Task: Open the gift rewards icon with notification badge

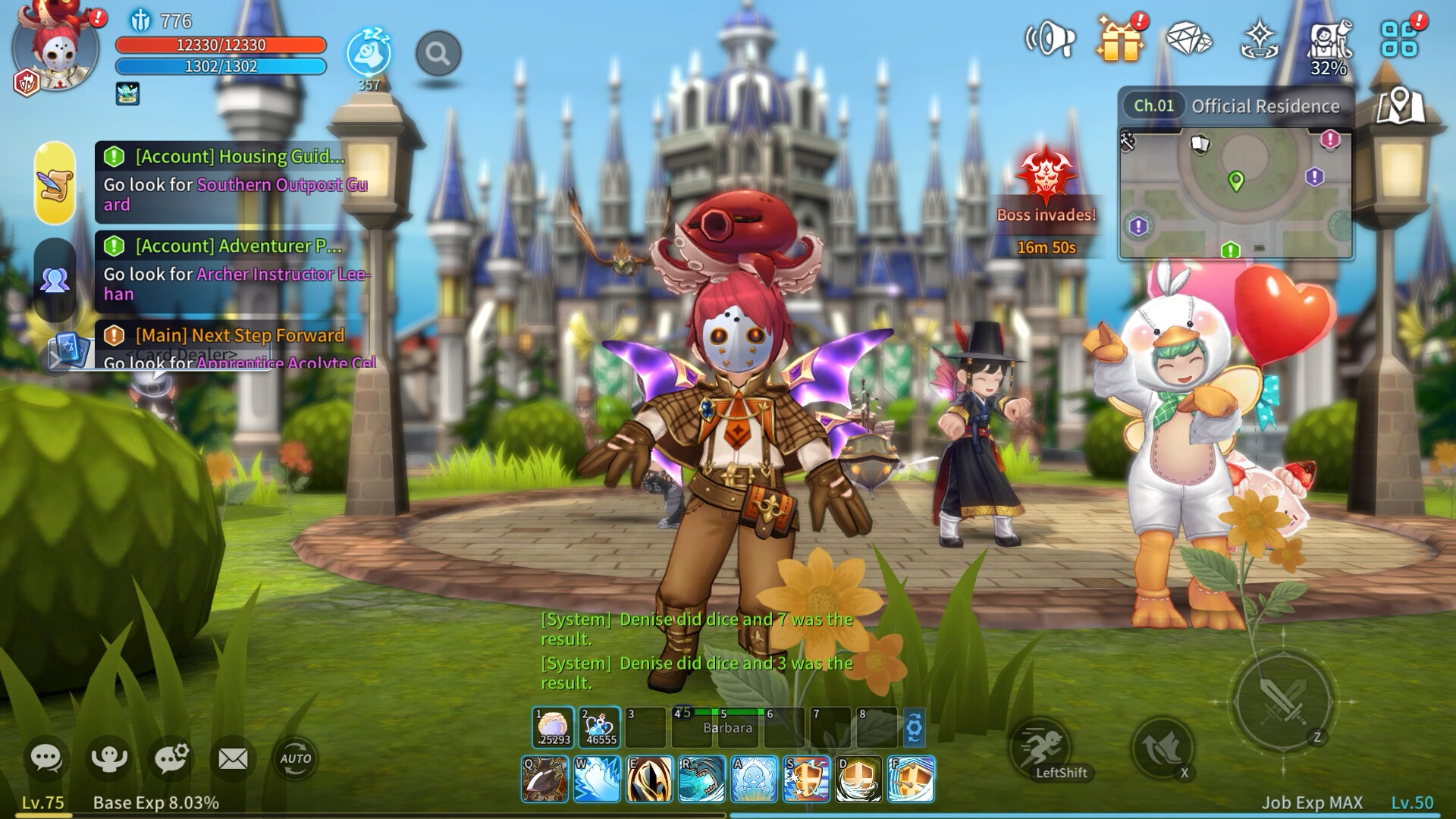Action: pos(1121,39)
